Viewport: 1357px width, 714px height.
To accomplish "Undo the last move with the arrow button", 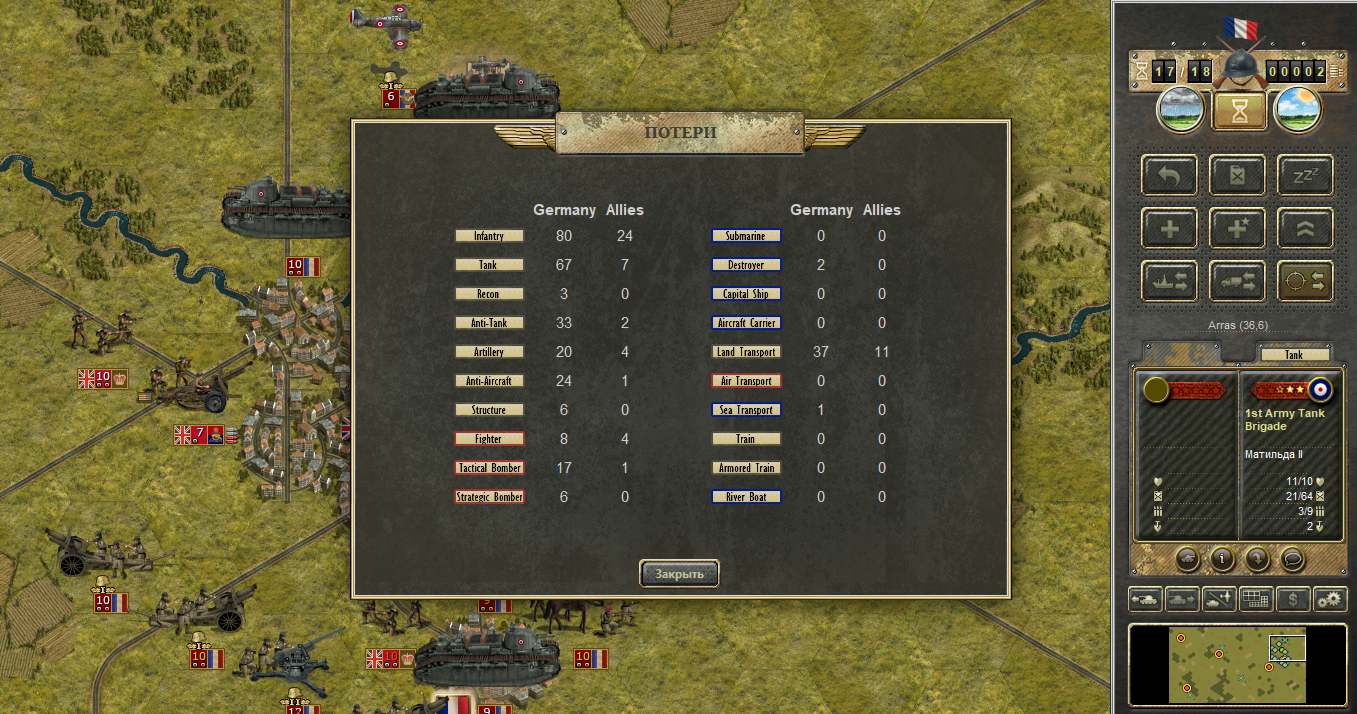I will click(x=1168, y=175).
